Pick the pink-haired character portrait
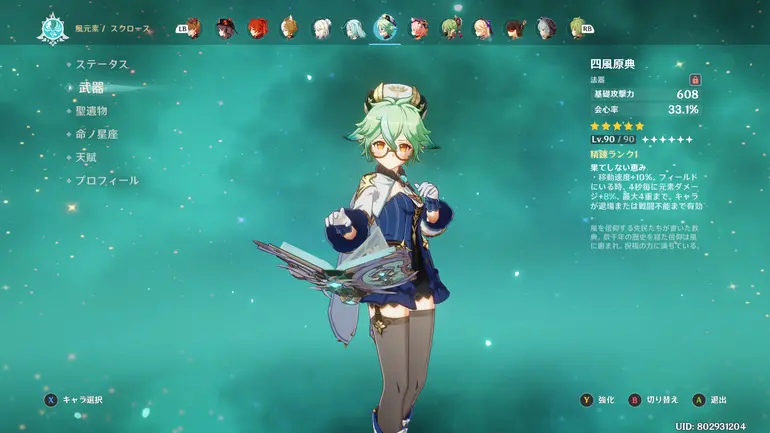 click(417, 28)
